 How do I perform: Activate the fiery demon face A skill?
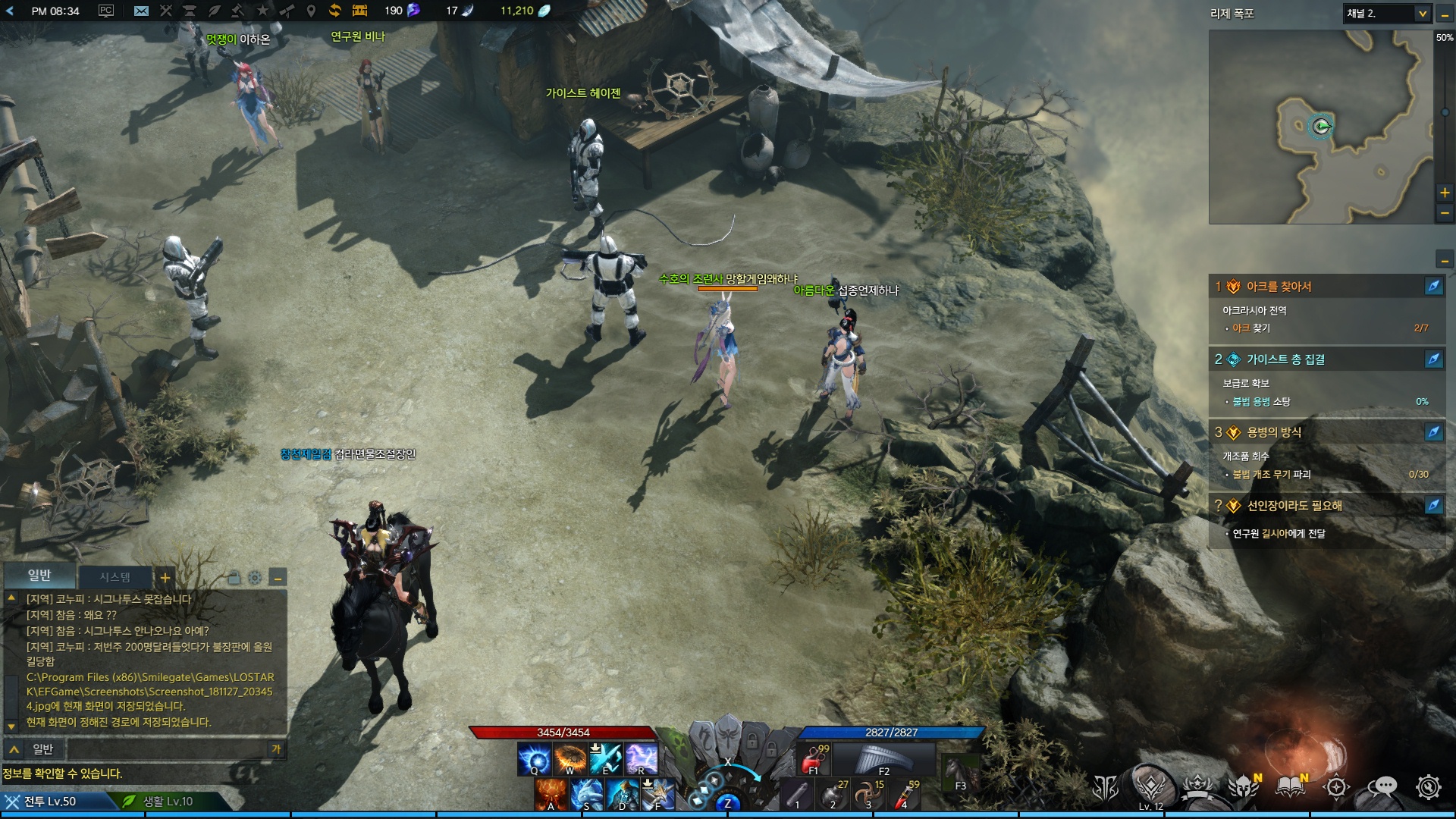[x=551, y=795]
